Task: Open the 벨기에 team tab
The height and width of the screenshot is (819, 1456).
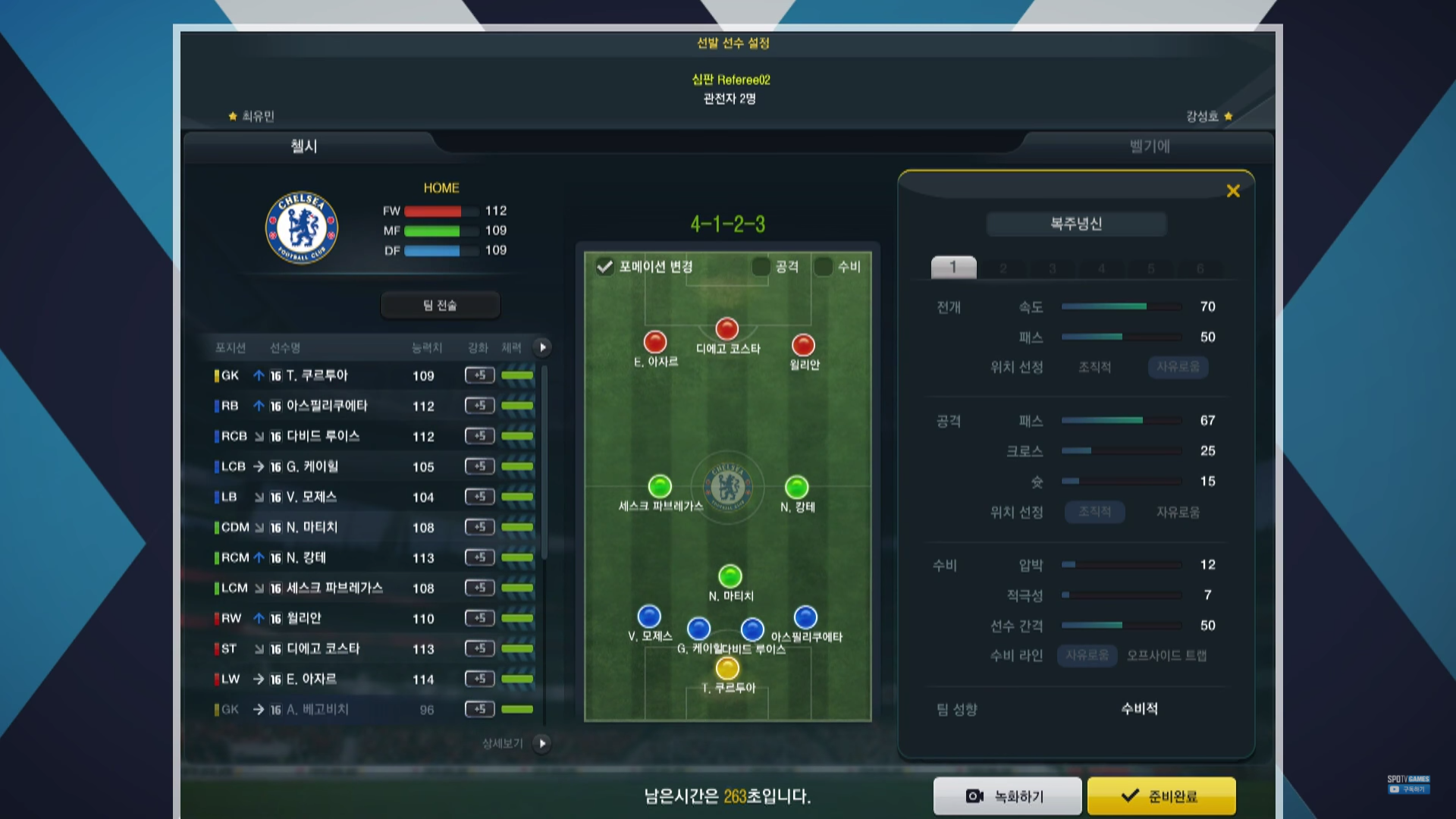Action: pyautogui.click(x=1149, y=146)
